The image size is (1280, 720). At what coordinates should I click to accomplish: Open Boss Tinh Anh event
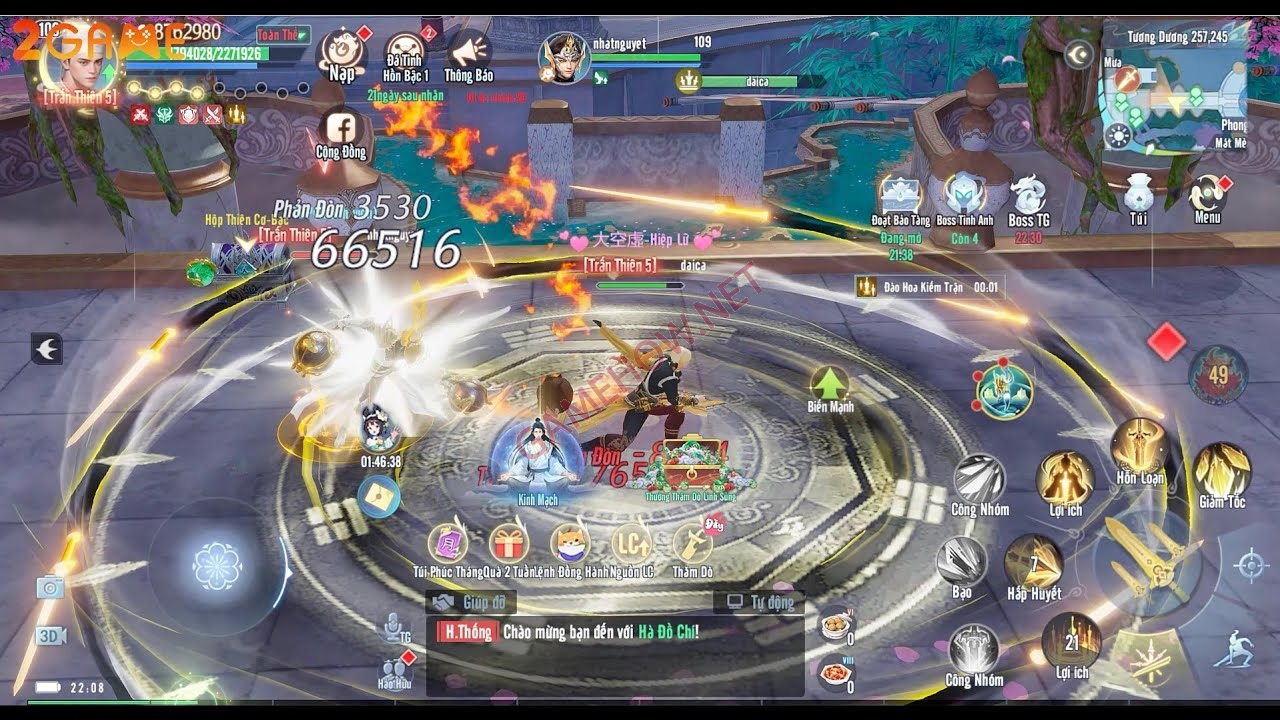point(964,197)
